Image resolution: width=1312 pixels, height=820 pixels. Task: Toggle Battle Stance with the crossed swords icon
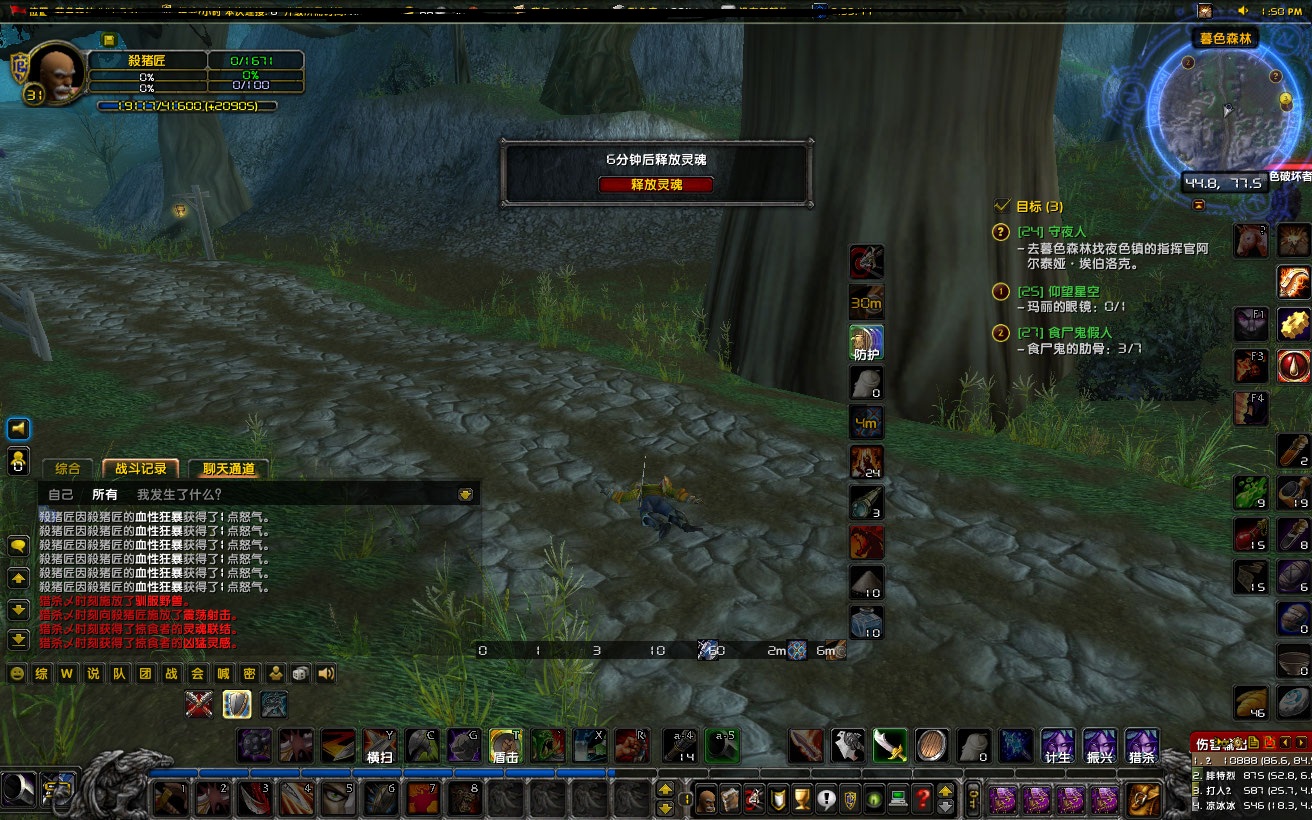tap(200, 704)
